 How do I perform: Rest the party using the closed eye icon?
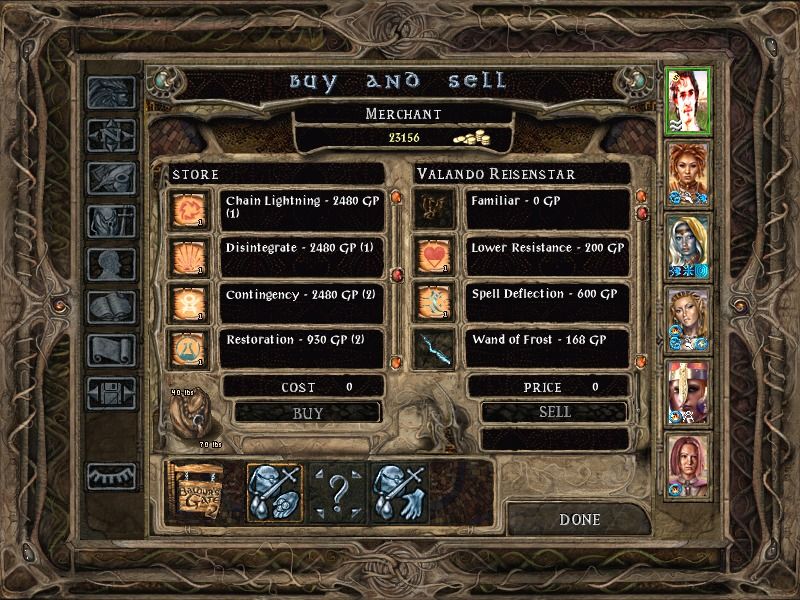[x=110, y=476]
